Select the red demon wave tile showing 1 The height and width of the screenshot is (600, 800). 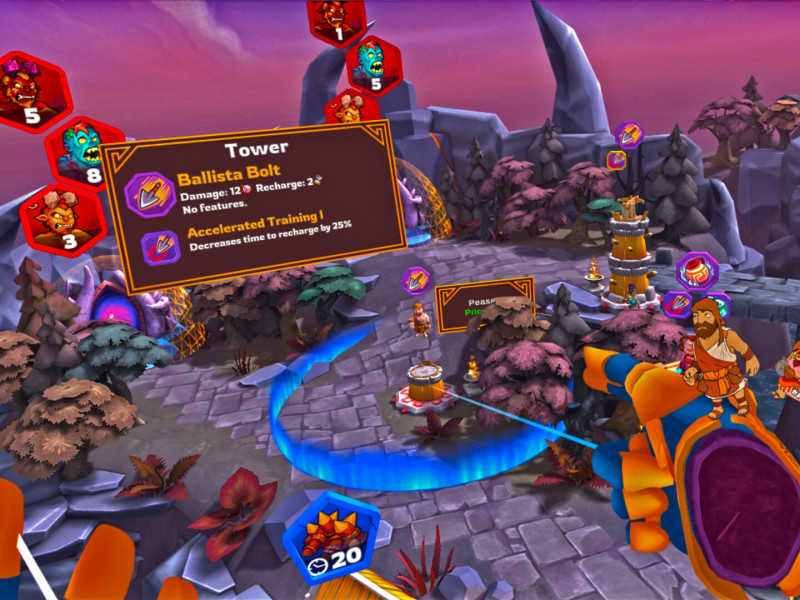click(x=337, y=21)
